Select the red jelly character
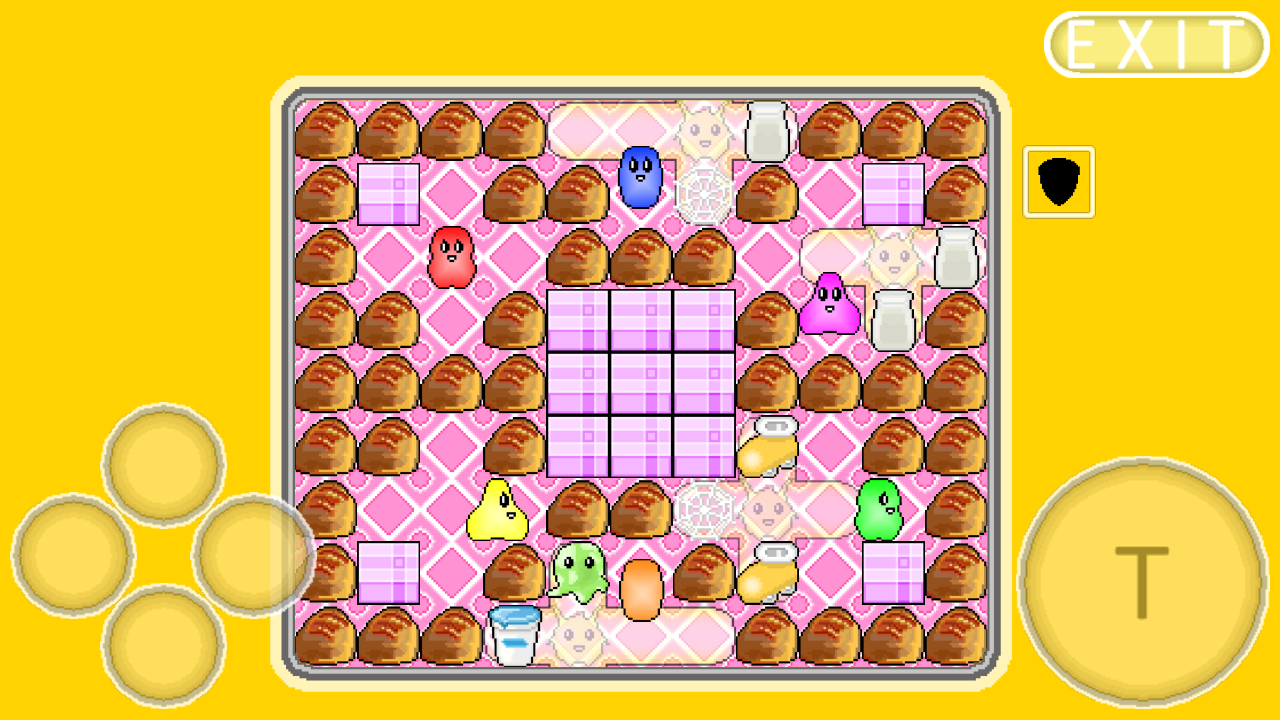The width and height of the screenshot is (1280, 720). [451, 259]
